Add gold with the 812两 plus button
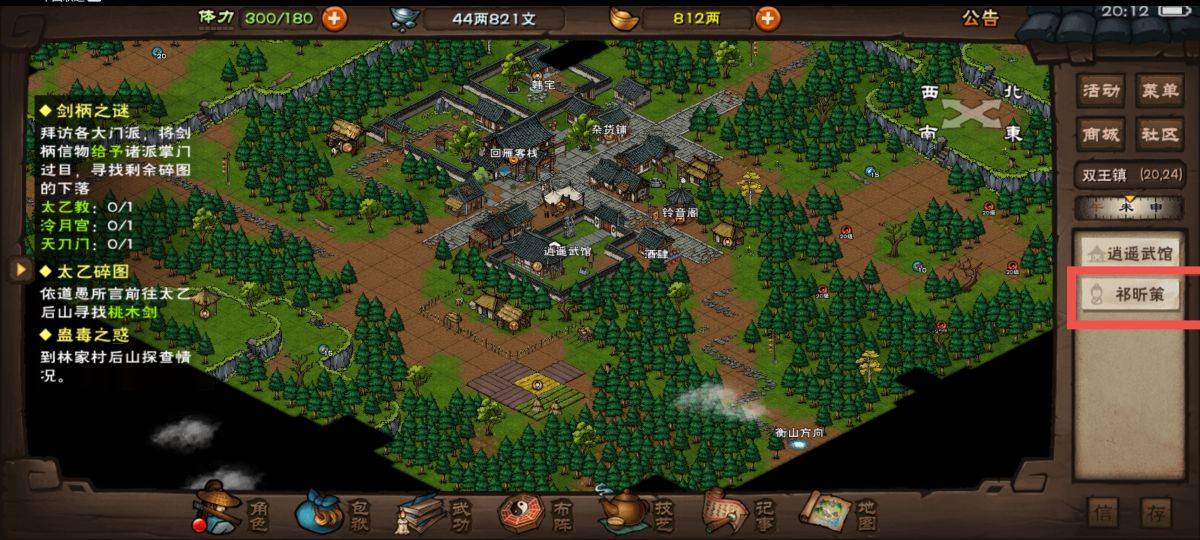This screenshot has width=1200, height=540. 768,18
